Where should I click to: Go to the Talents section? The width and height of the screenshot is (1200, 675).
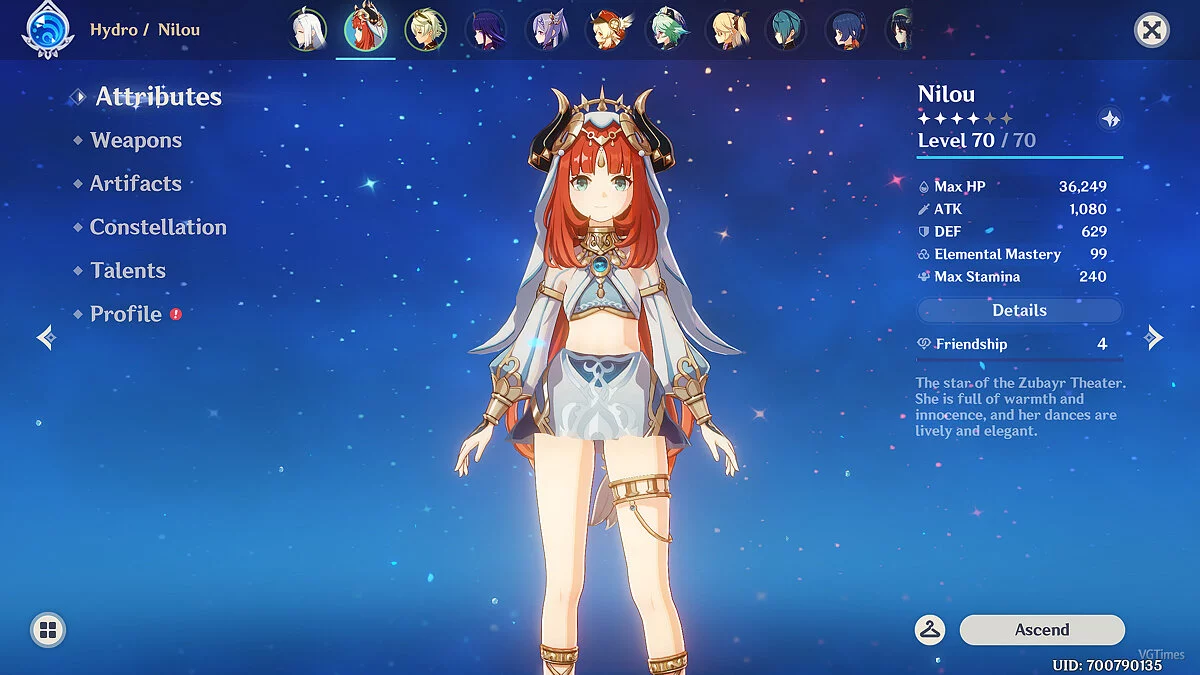pos(128,271)
